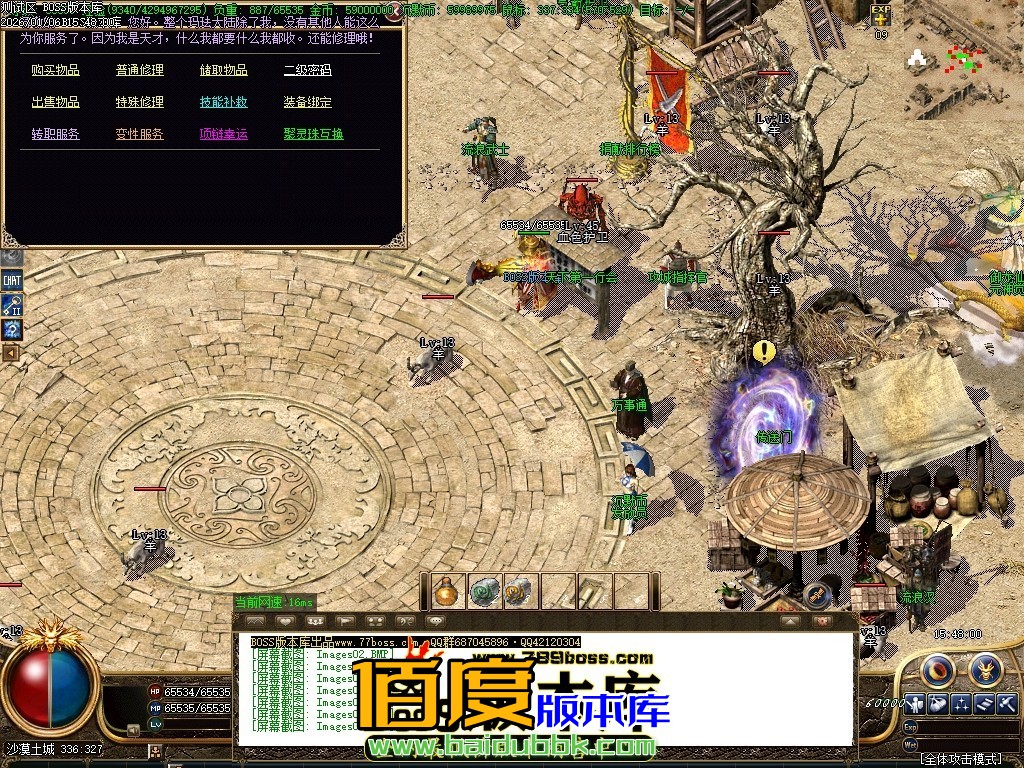Choose the magenta 项链幸运 option
1024x768 pixels.
(223, 134)
